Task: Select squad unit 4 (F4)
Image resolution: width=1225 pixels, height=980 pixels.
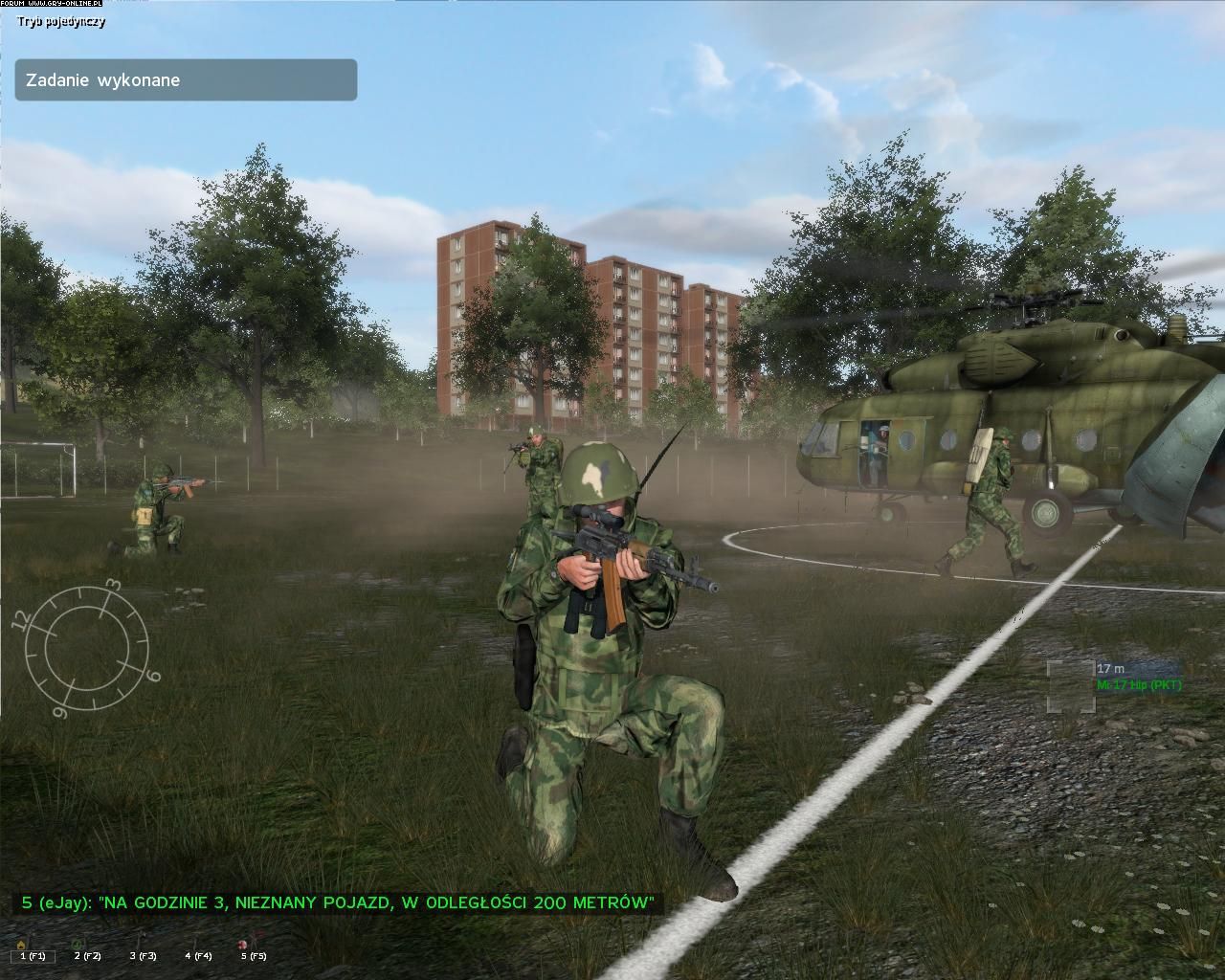Action: click(x=198, y=954)
